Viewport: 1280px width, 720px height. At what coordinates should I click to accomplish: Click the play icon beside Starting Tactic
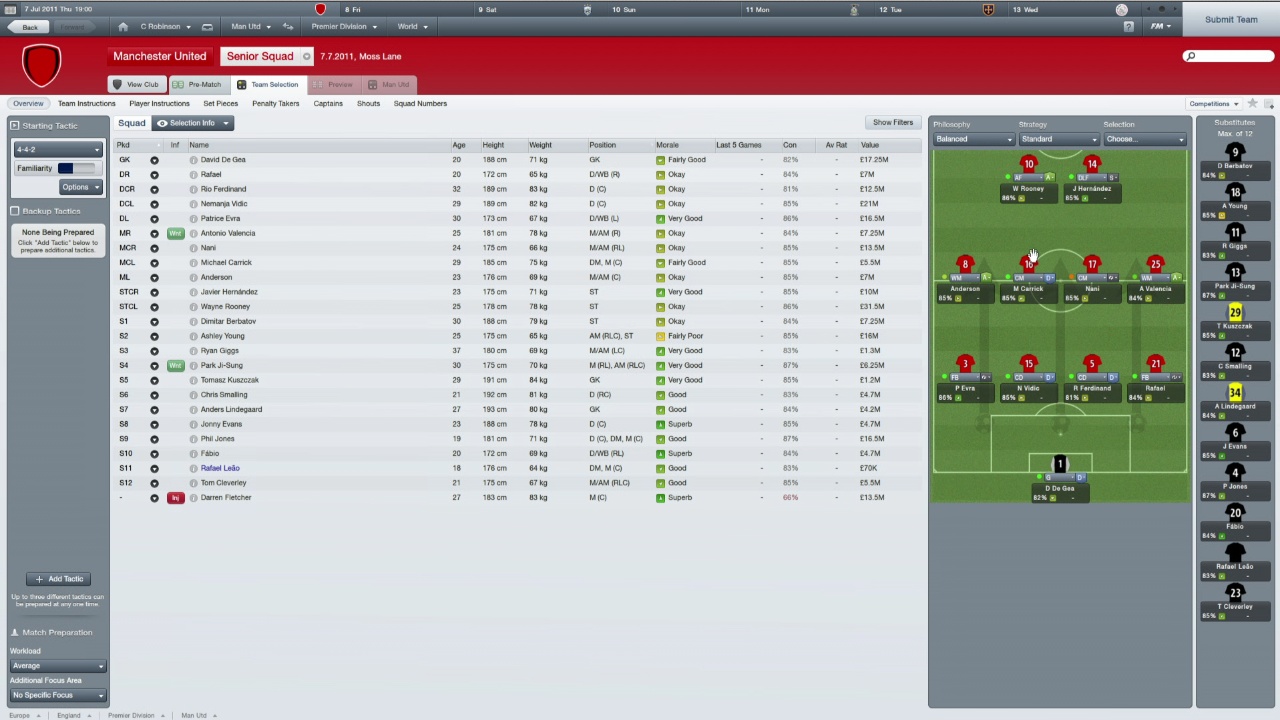tap(14, 125)
